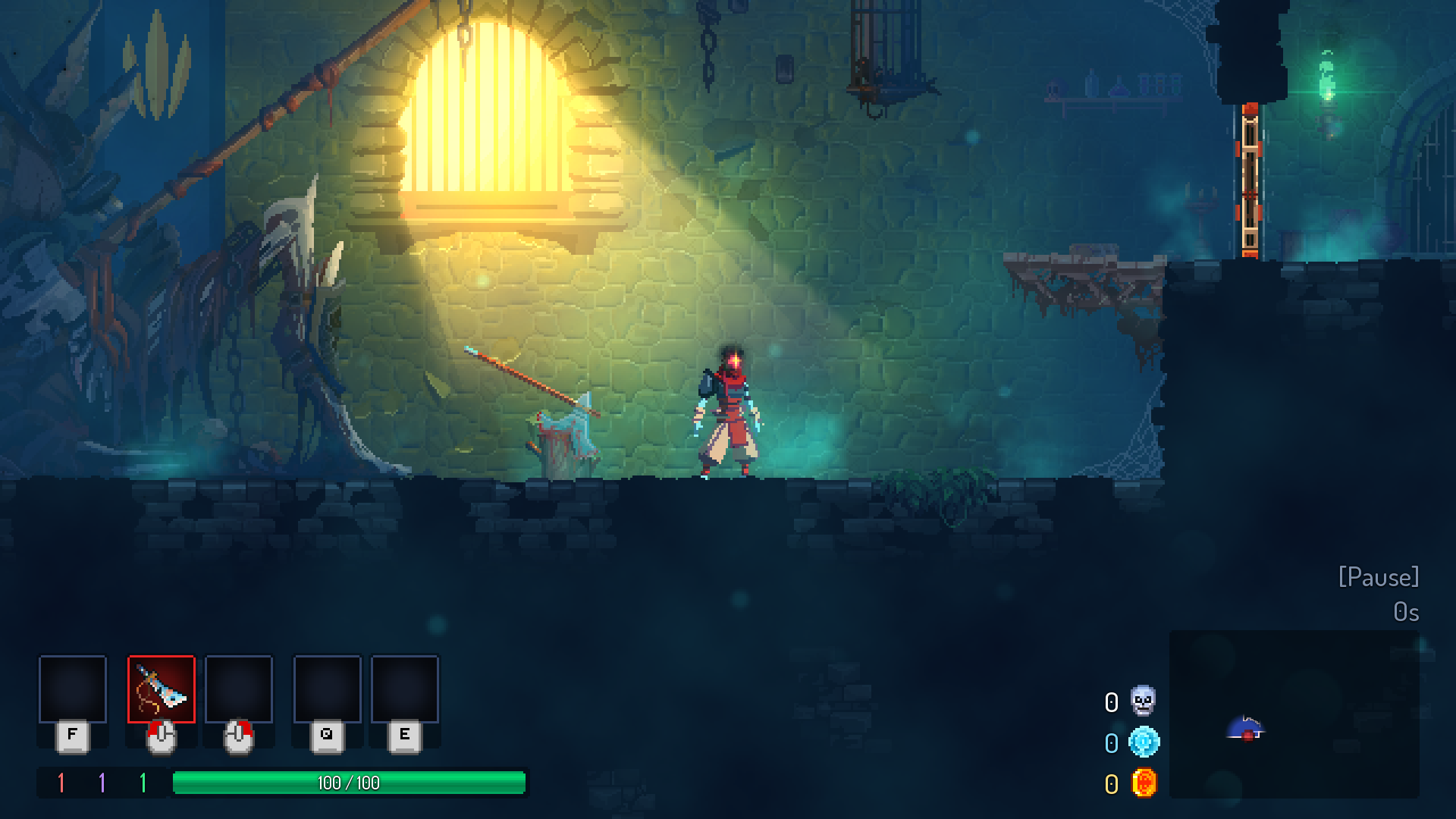
Task: Select the equipped bow weapon slot
Action: [161, 689]
